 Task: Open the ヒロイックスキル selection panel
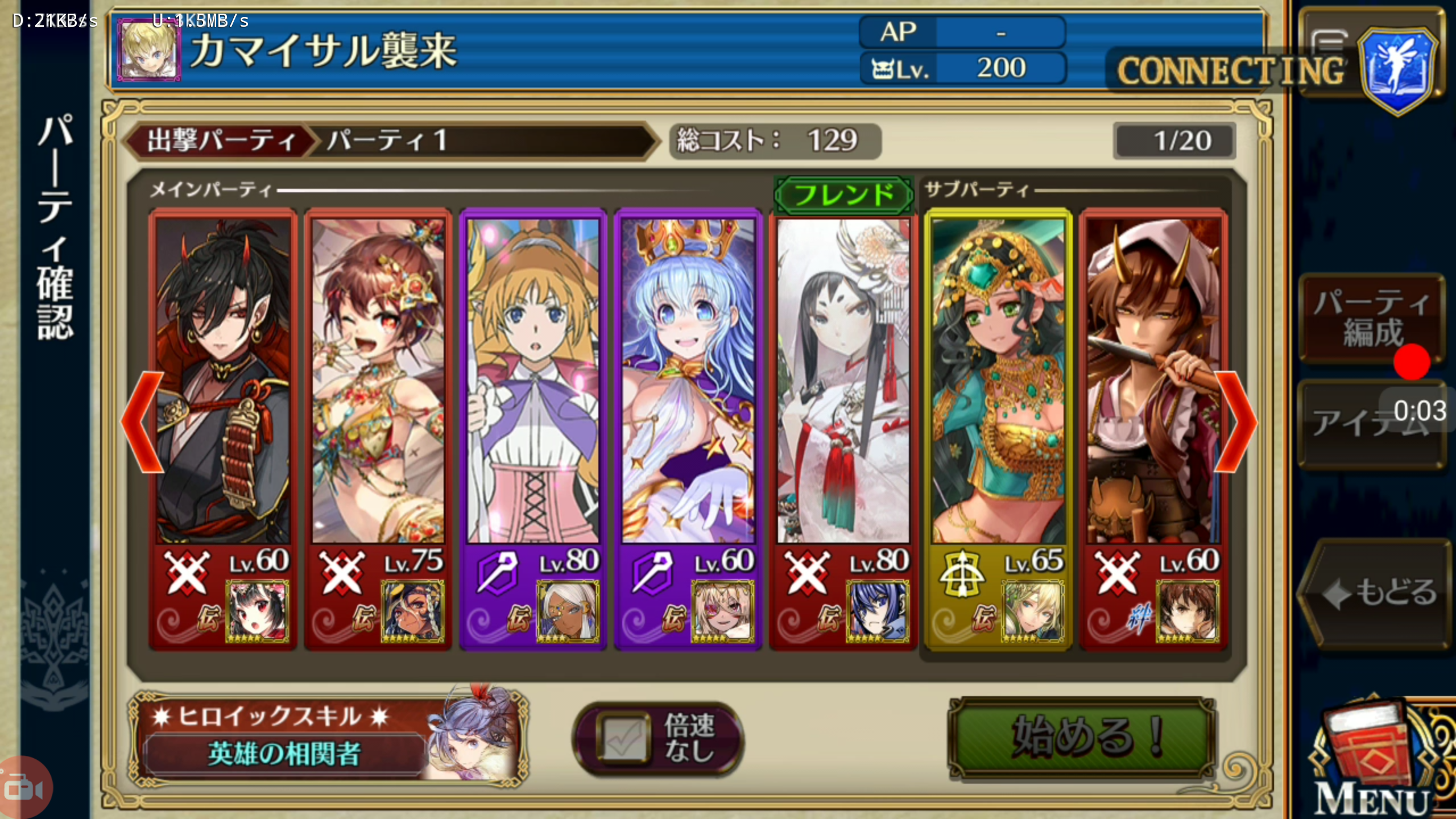[327, 738]
